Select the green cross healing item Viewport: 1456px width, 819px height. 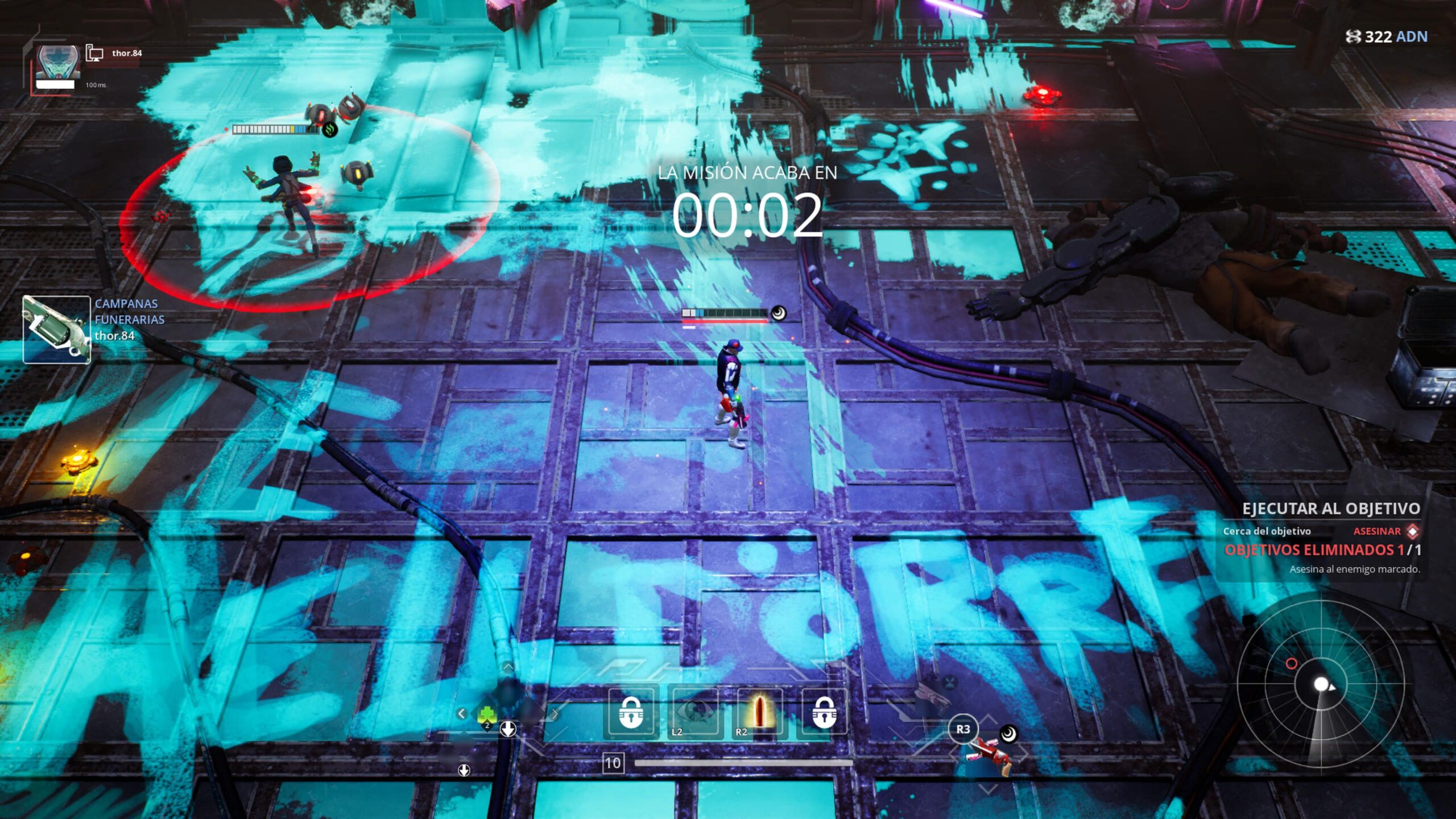[487, 715]
